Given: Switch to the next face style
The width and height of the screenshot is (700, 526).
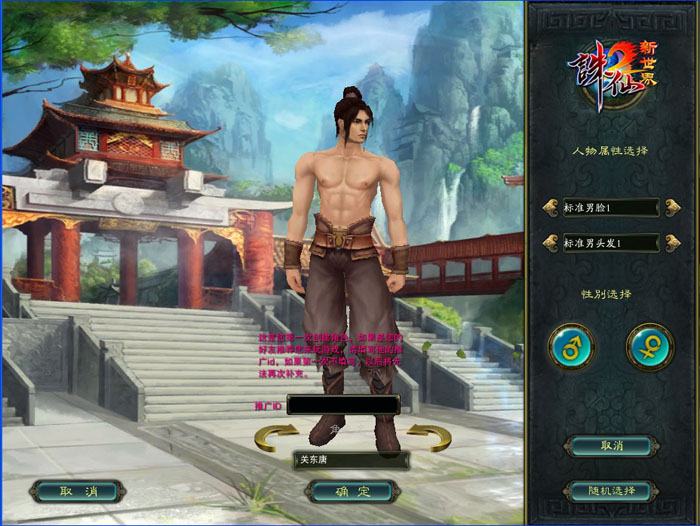Looking at the screenshot, I should (672, 208).
